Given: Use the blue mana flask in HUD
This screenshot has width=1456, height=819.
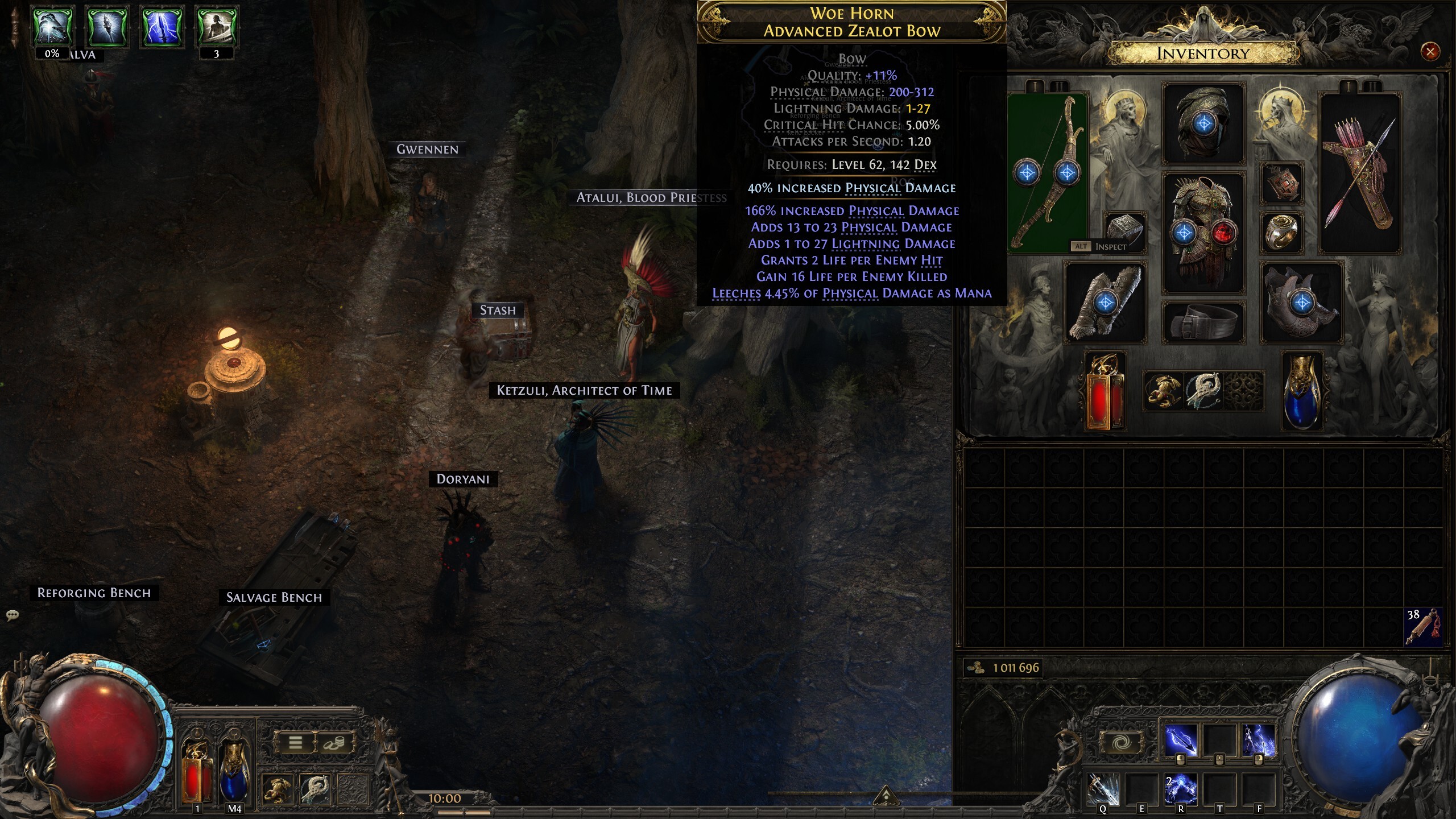Looking at the screenshot, I should pos(234,772).
